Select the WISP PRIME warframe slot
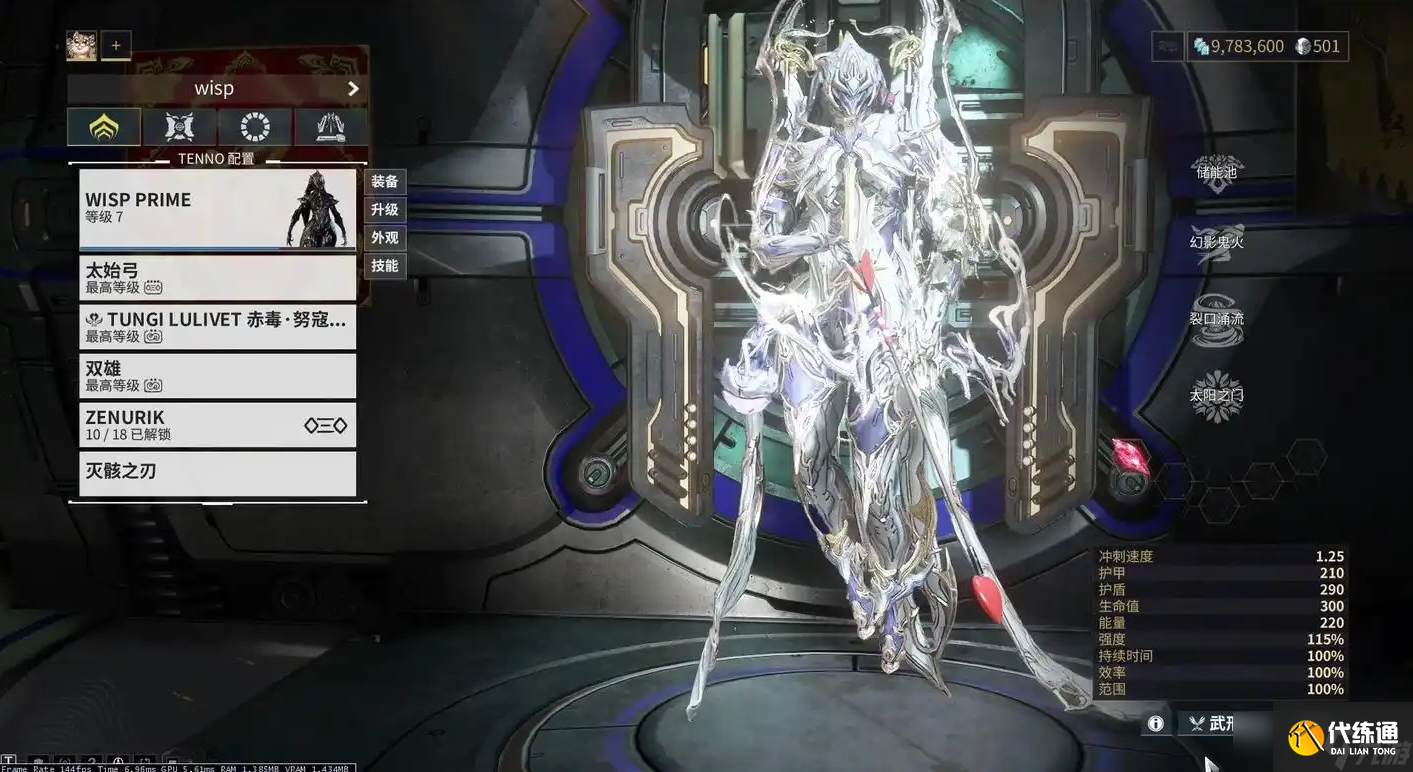This screenshot has height=772, width=1413. point(217,209)
